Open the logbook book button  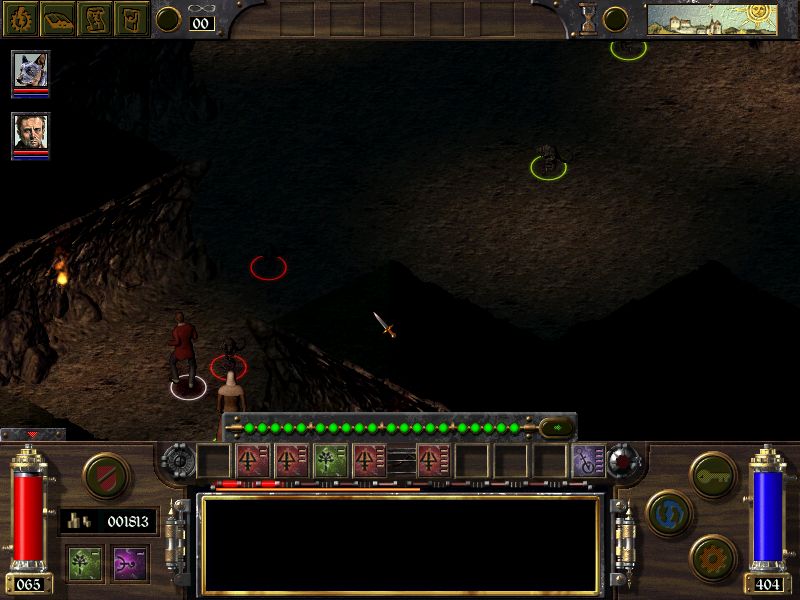[58, 18]
